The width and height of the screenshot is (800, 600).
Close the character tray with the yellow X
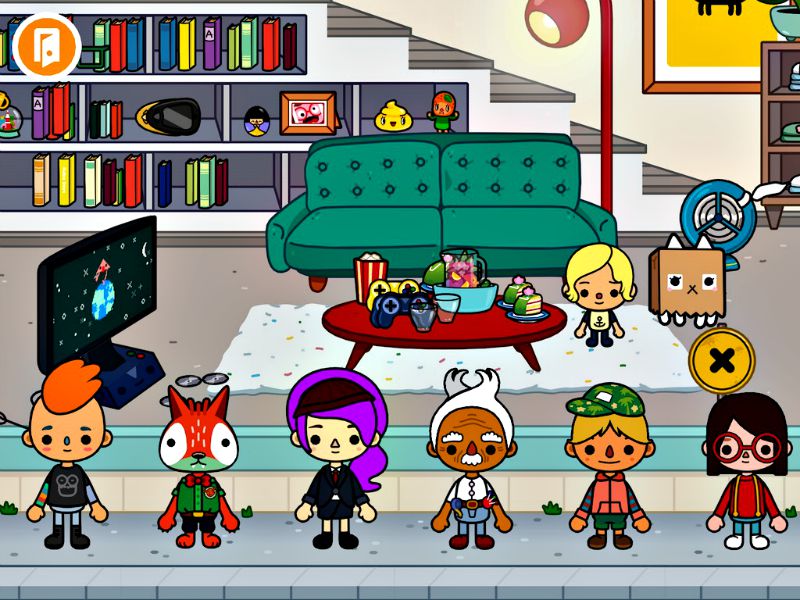pos(721,360)
